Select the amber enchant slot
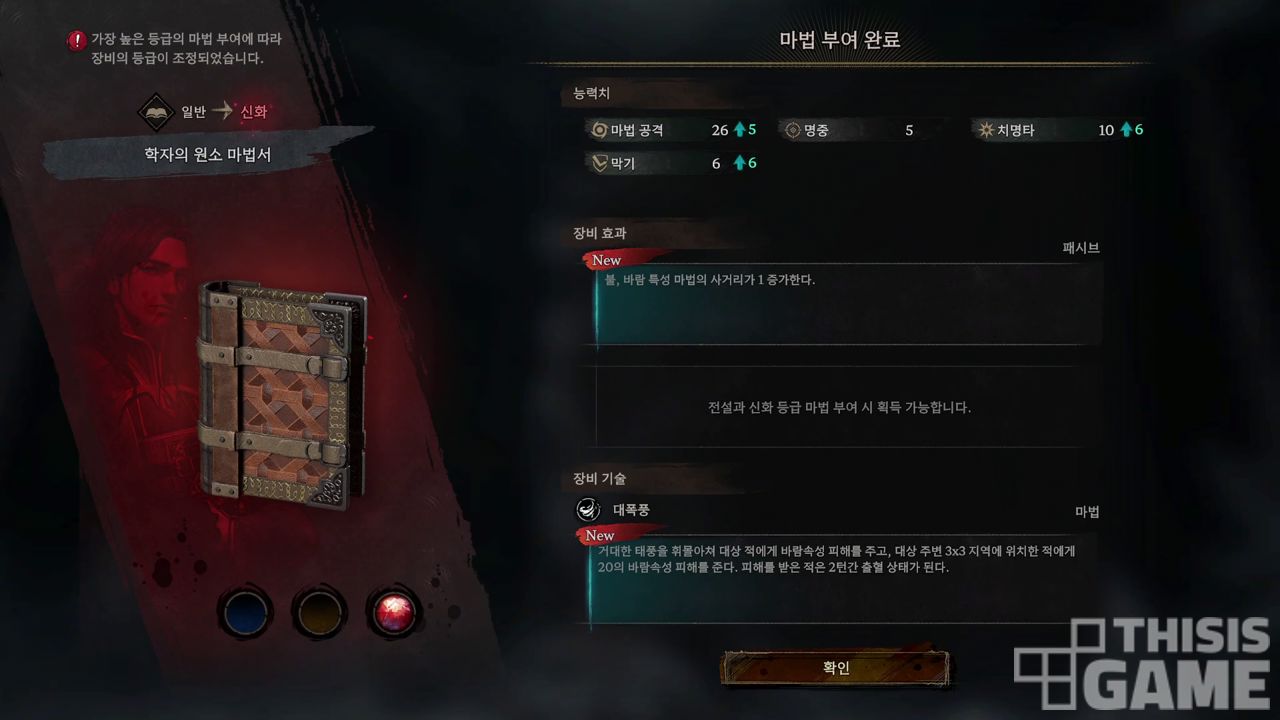Image resolution: width=1280 pixels, height=720 pixels. pos(319,612)
